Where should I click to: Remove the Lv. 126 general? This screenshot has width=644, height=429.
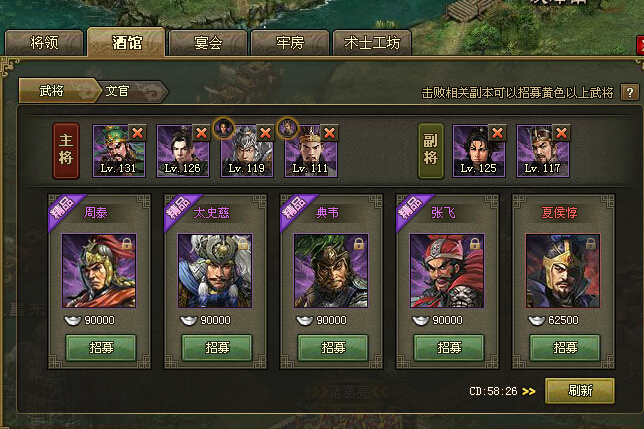click(x=202, y=132)
